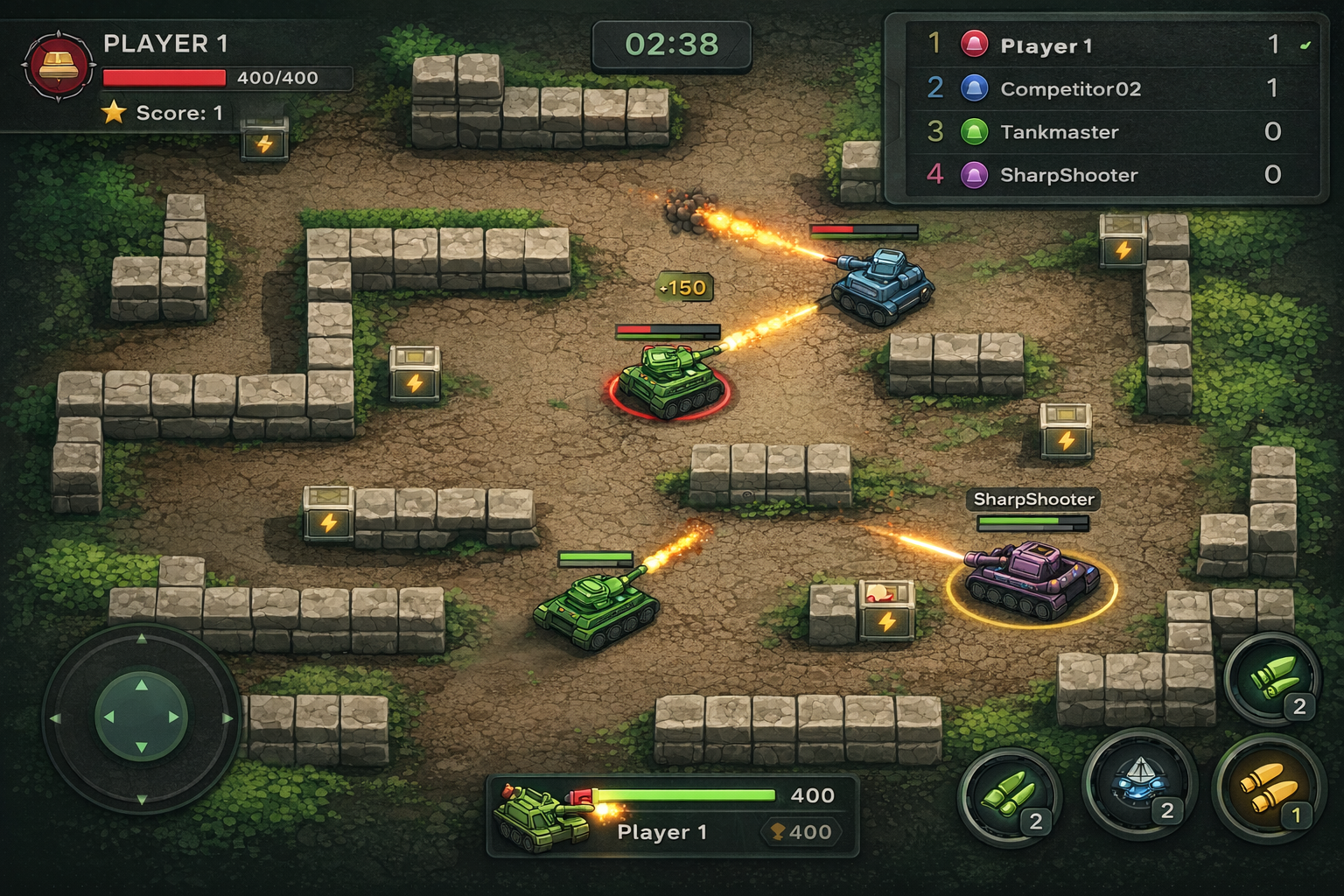Activate the gold shells ability button
Image resolution: width=1344 pixels, height=896 pixels.
tap(1265, 787)
